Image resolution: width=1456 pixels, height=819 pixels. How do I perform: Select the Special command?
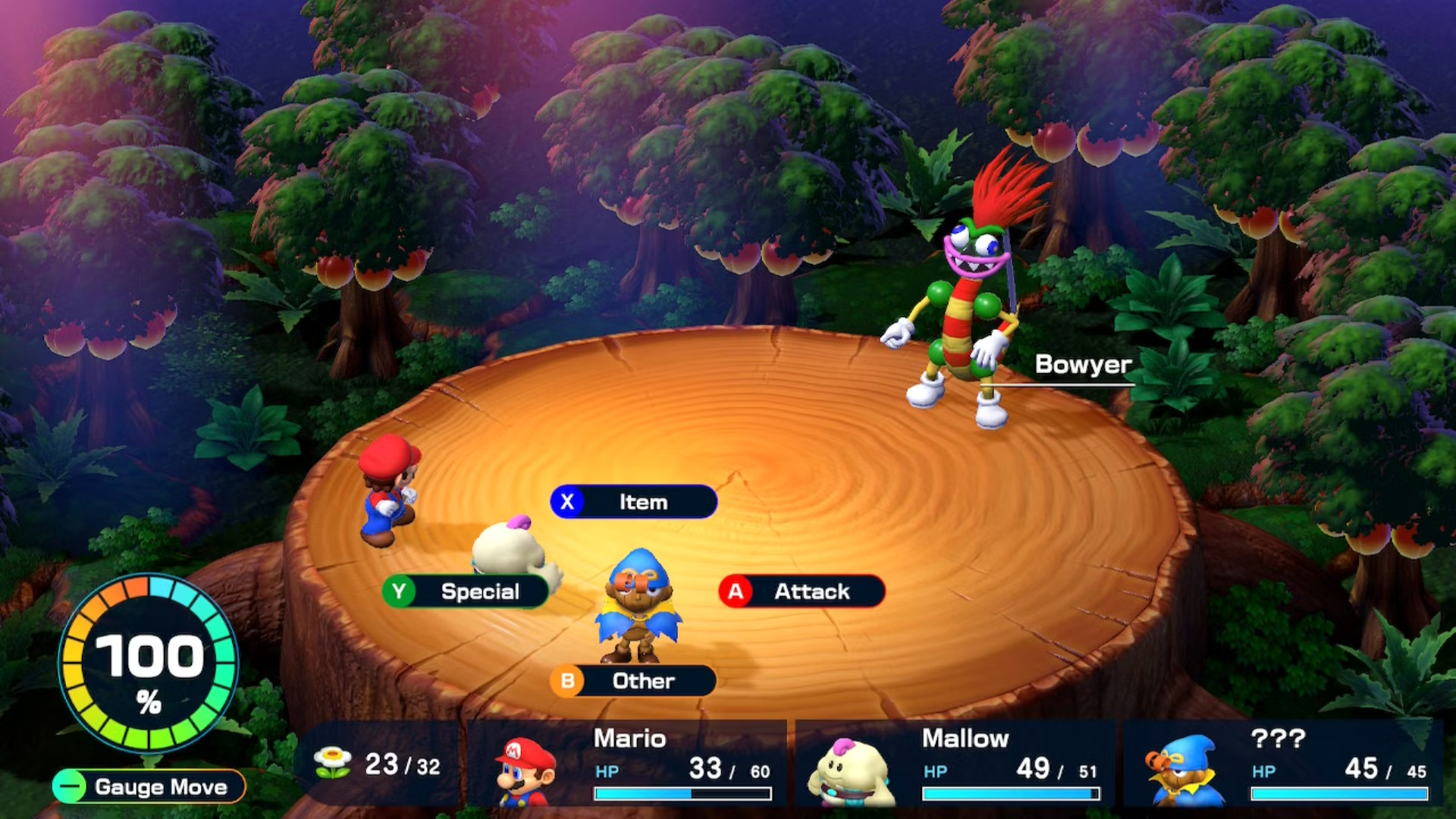click(x=466, y=591)
